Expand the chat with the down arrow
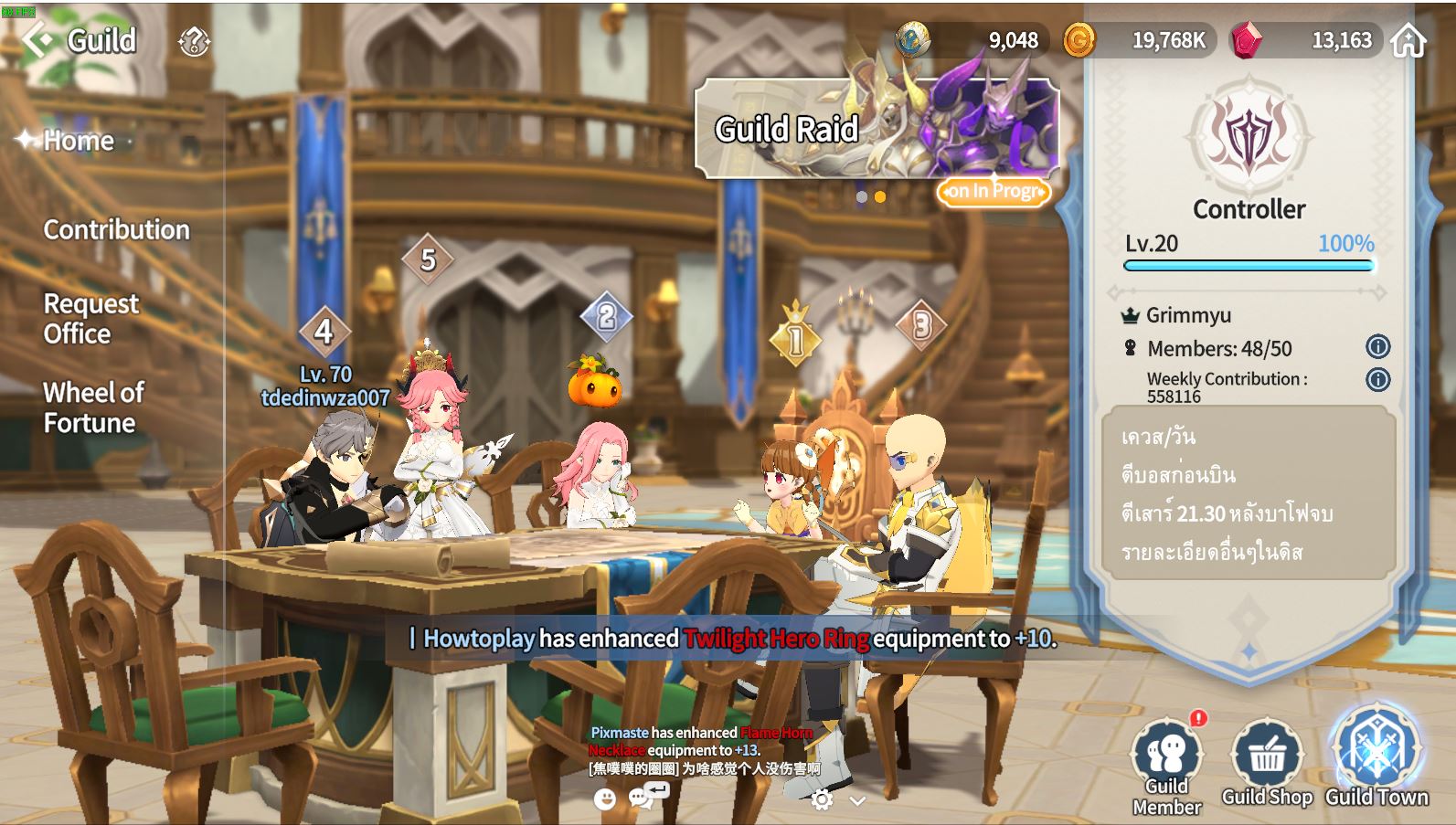The width and height of the screenshot is (1456, 825). pyautogui.click(x=857, y=801)
